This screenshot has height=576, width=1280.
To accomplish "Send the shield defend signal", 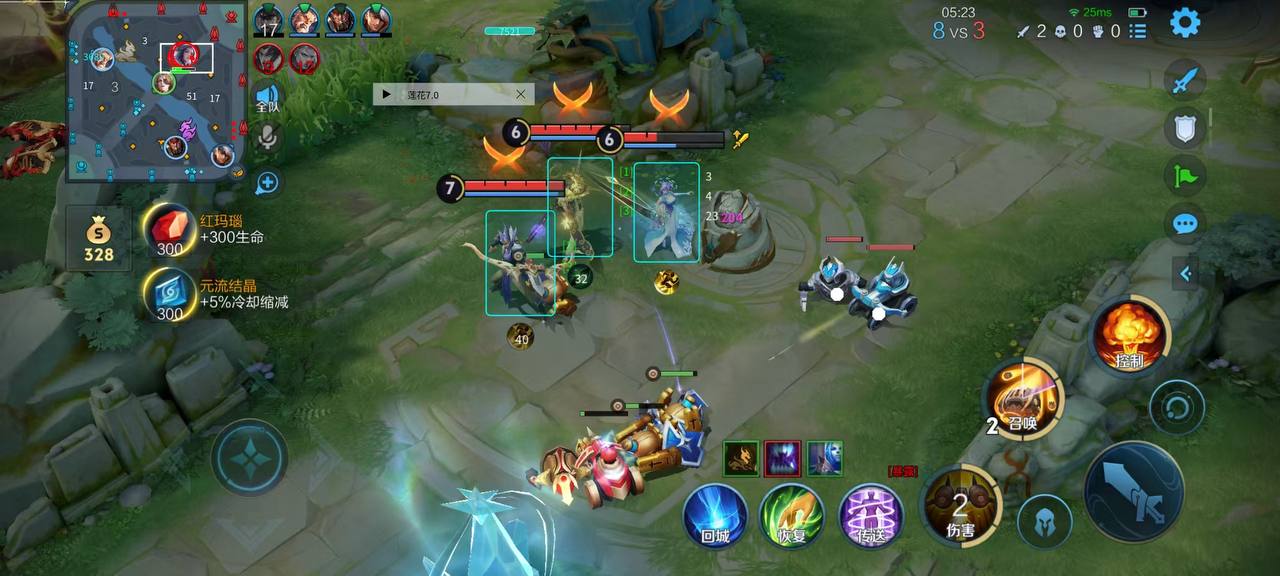I will tap(1185, 128).
